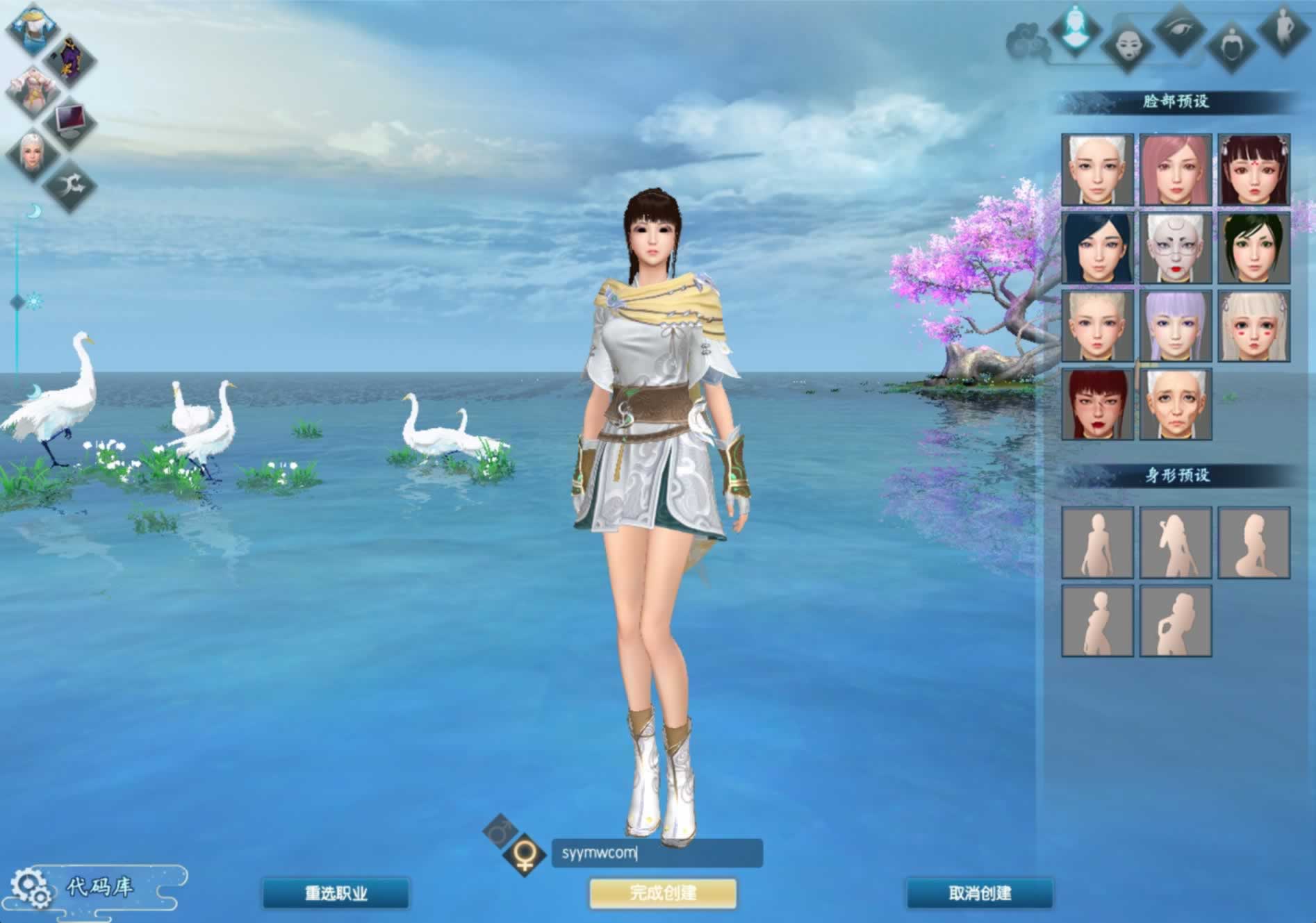Open the full body shape tab
Image resolution: width=1316 pixels, height=923 pixels.
1283,28
